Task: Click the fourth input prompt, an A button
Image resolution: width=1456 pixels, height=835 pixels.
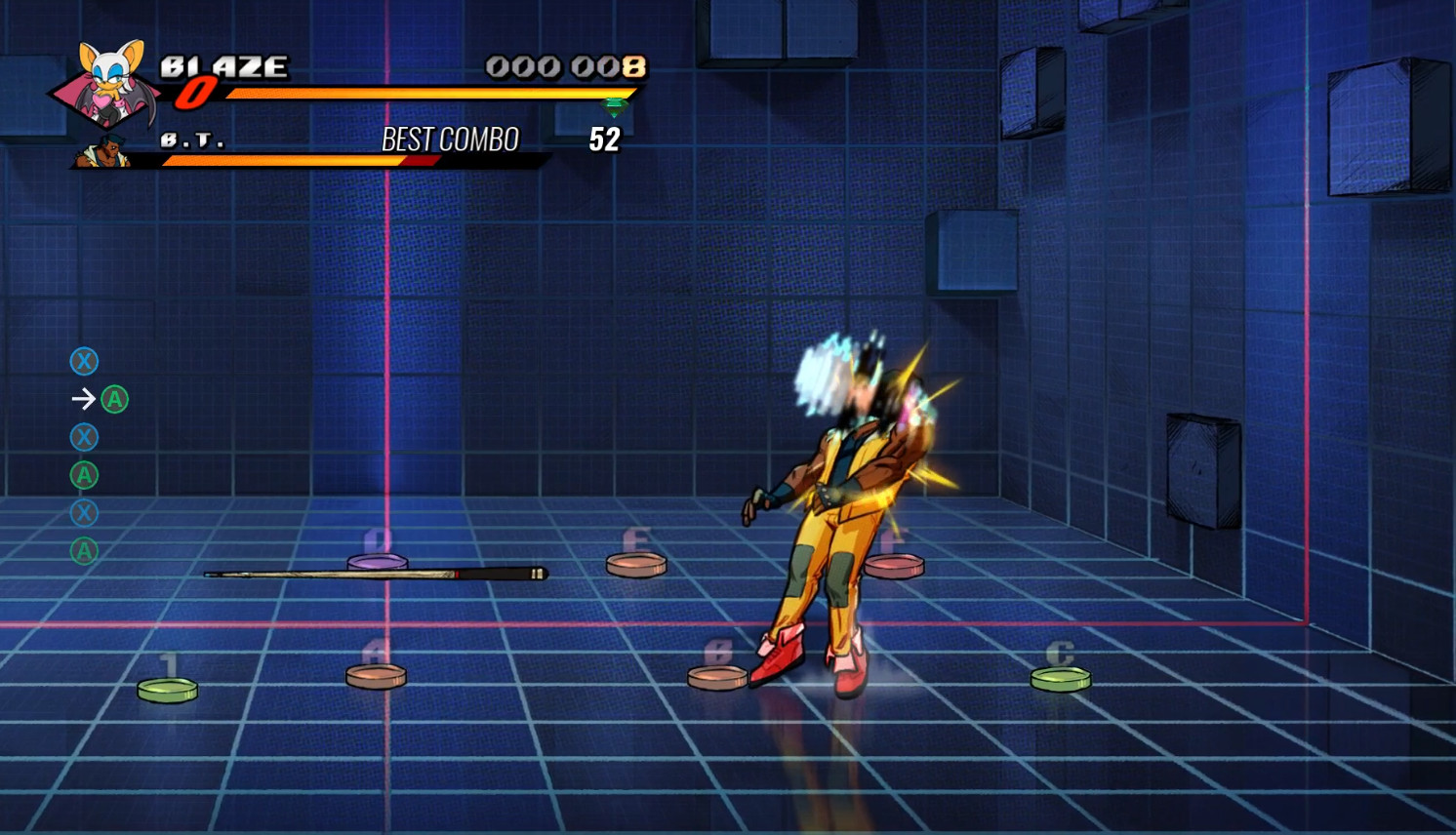Action: (84, 475)
